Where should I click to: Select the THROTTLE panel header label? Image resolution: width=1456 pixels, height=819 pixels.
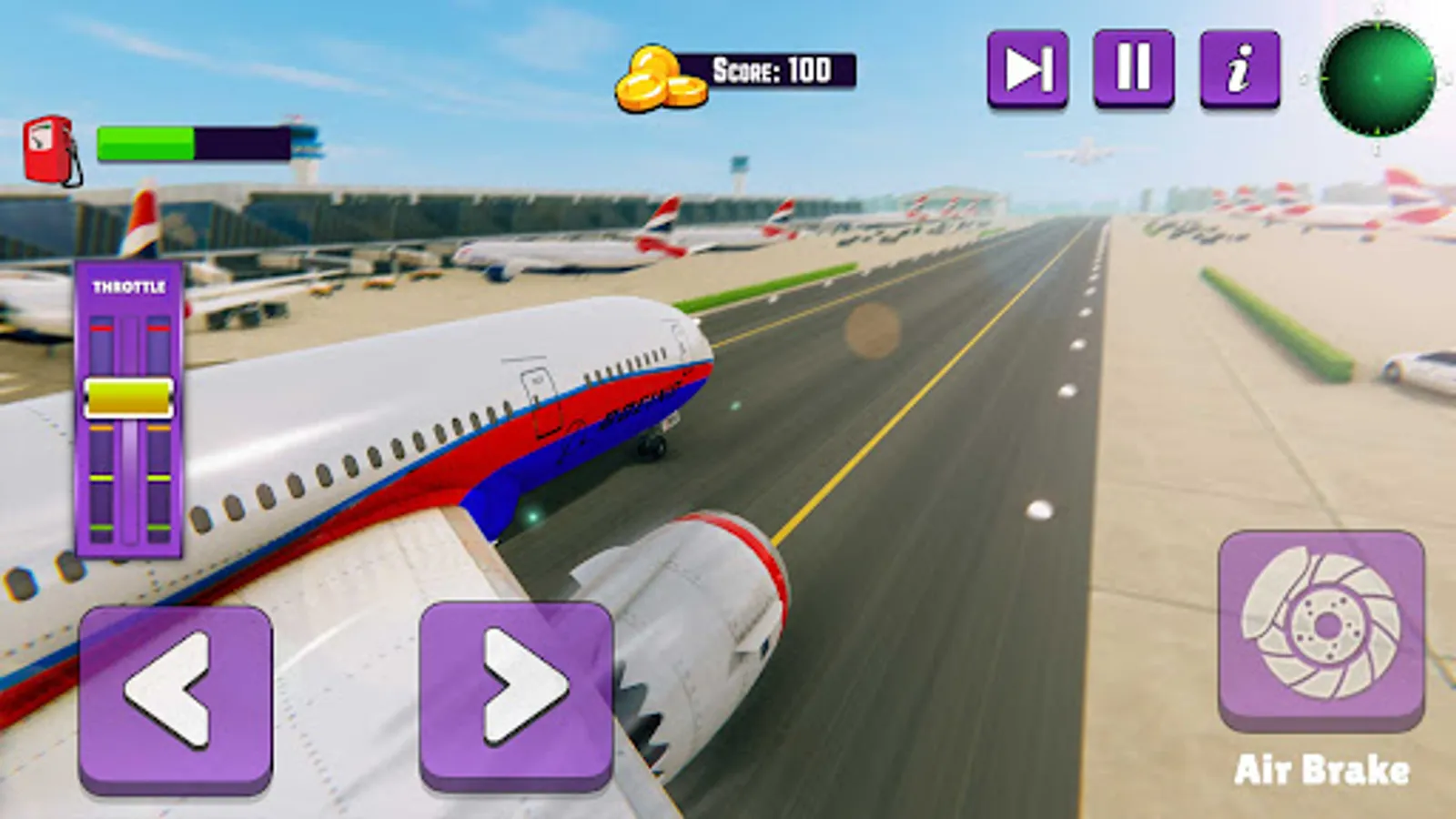(x=129, y=285)
